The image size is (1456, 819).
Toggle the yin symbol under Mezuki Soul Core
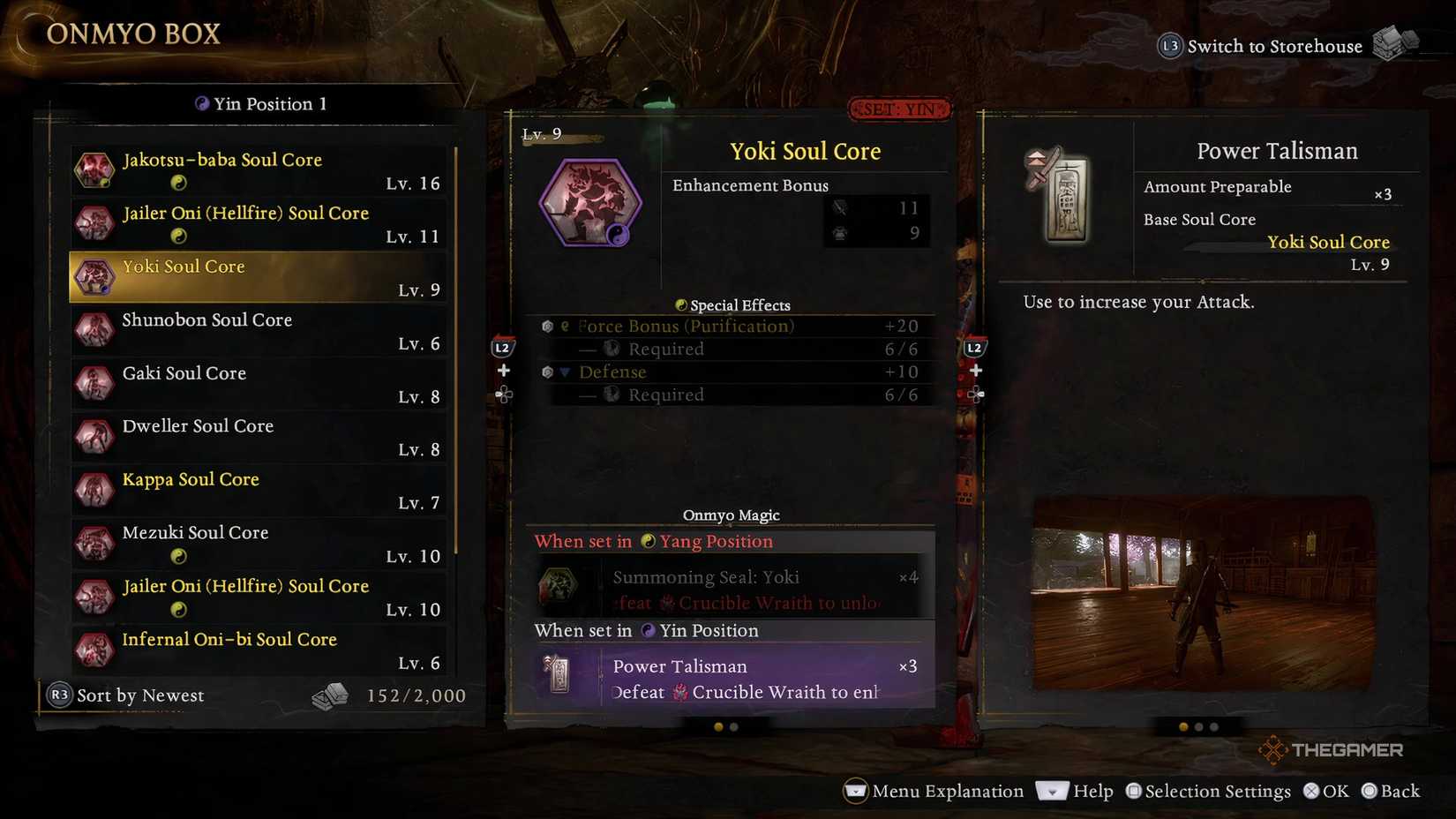pyautogui.click(x=180, y=555)
